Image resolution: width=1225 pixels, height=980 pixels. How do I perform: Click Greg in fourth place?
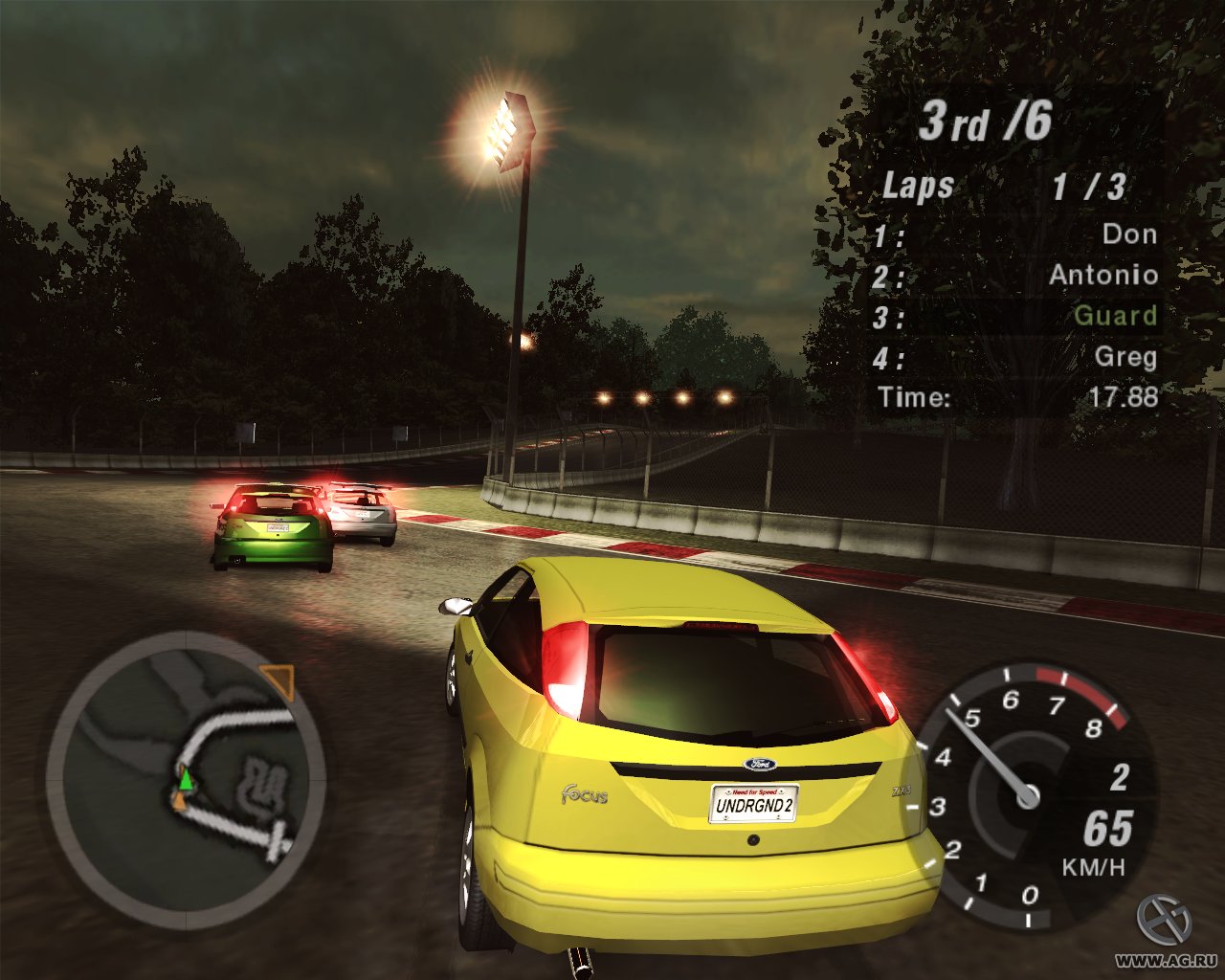[x=1129, y=358]
